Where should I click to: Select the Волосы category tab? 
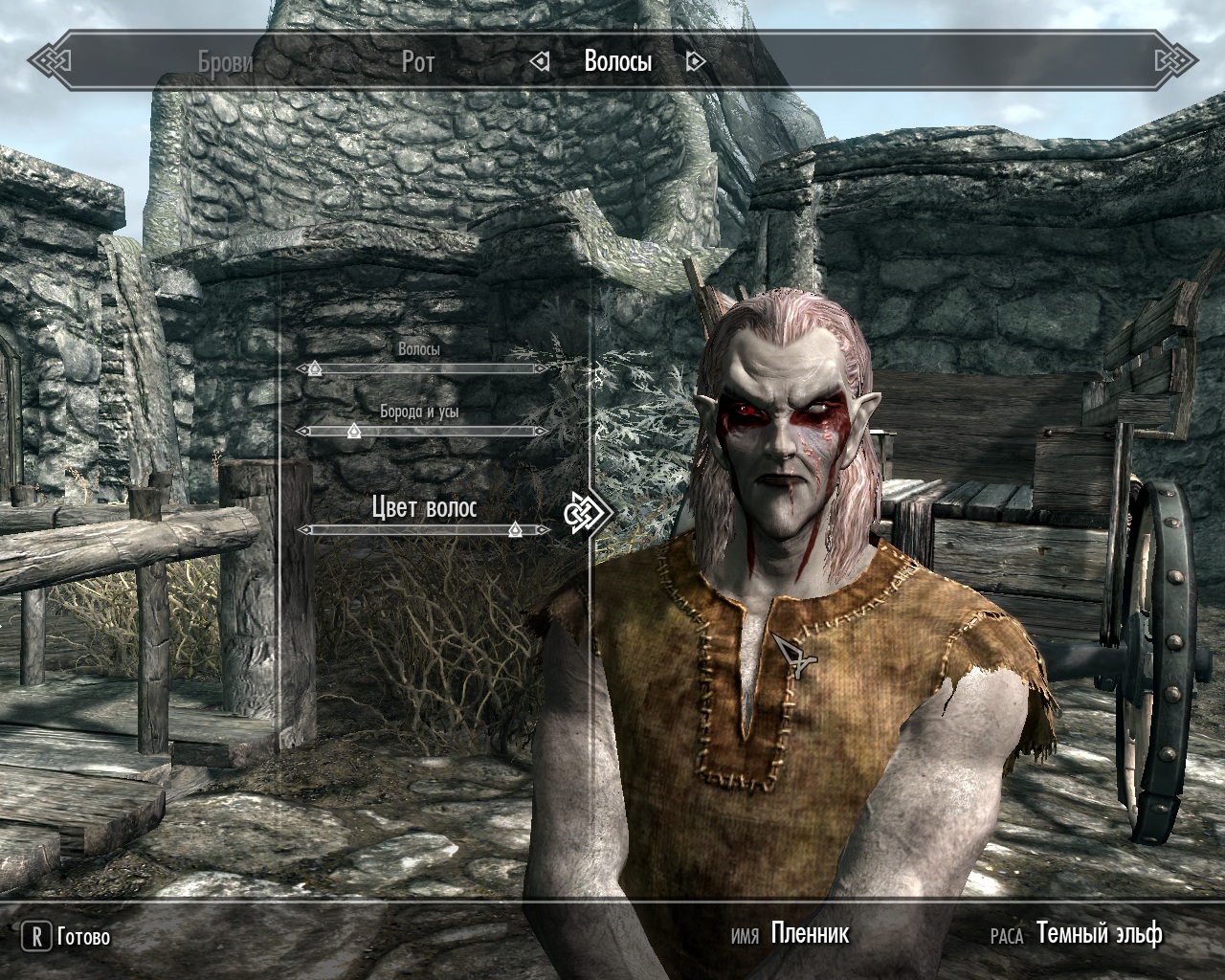[618, 62]
